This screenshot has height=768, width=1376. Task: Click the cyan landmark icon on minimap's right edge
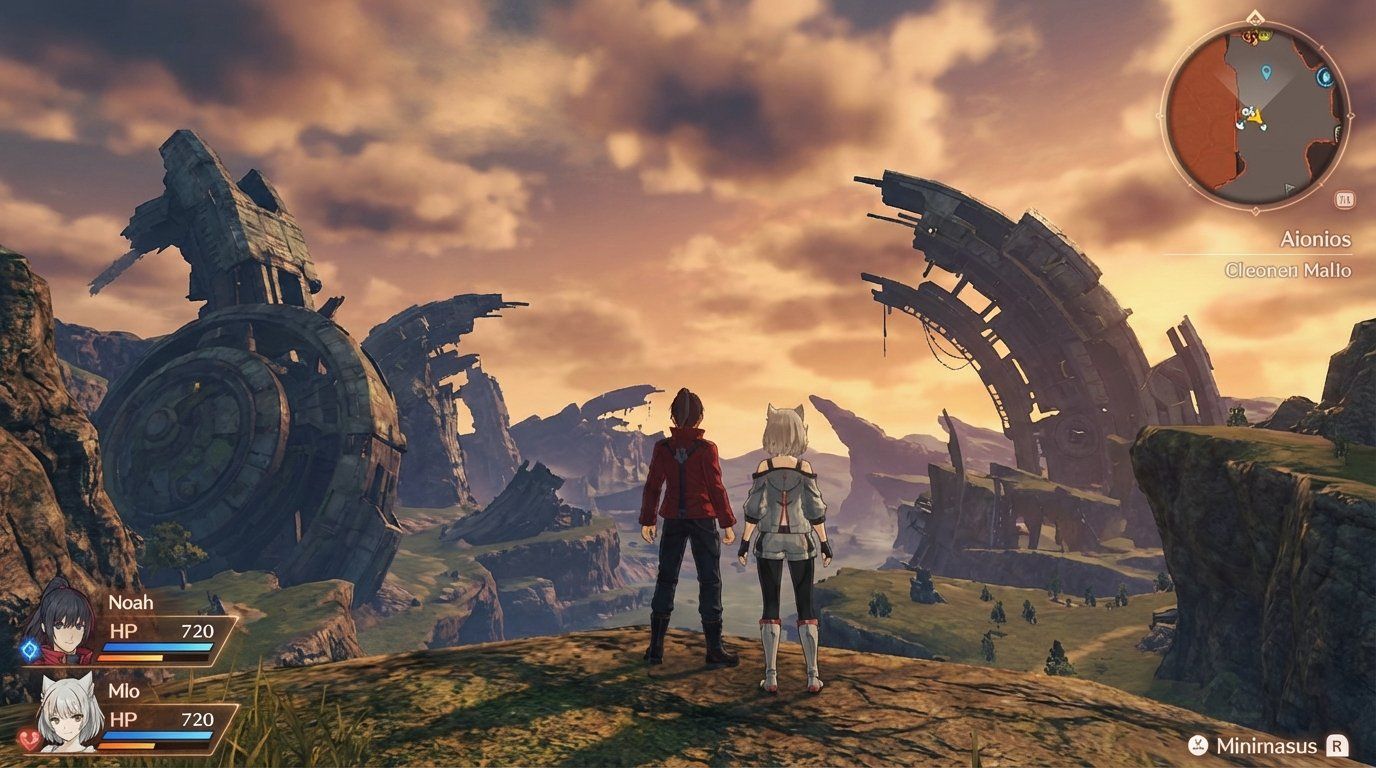click(1323, 76)
